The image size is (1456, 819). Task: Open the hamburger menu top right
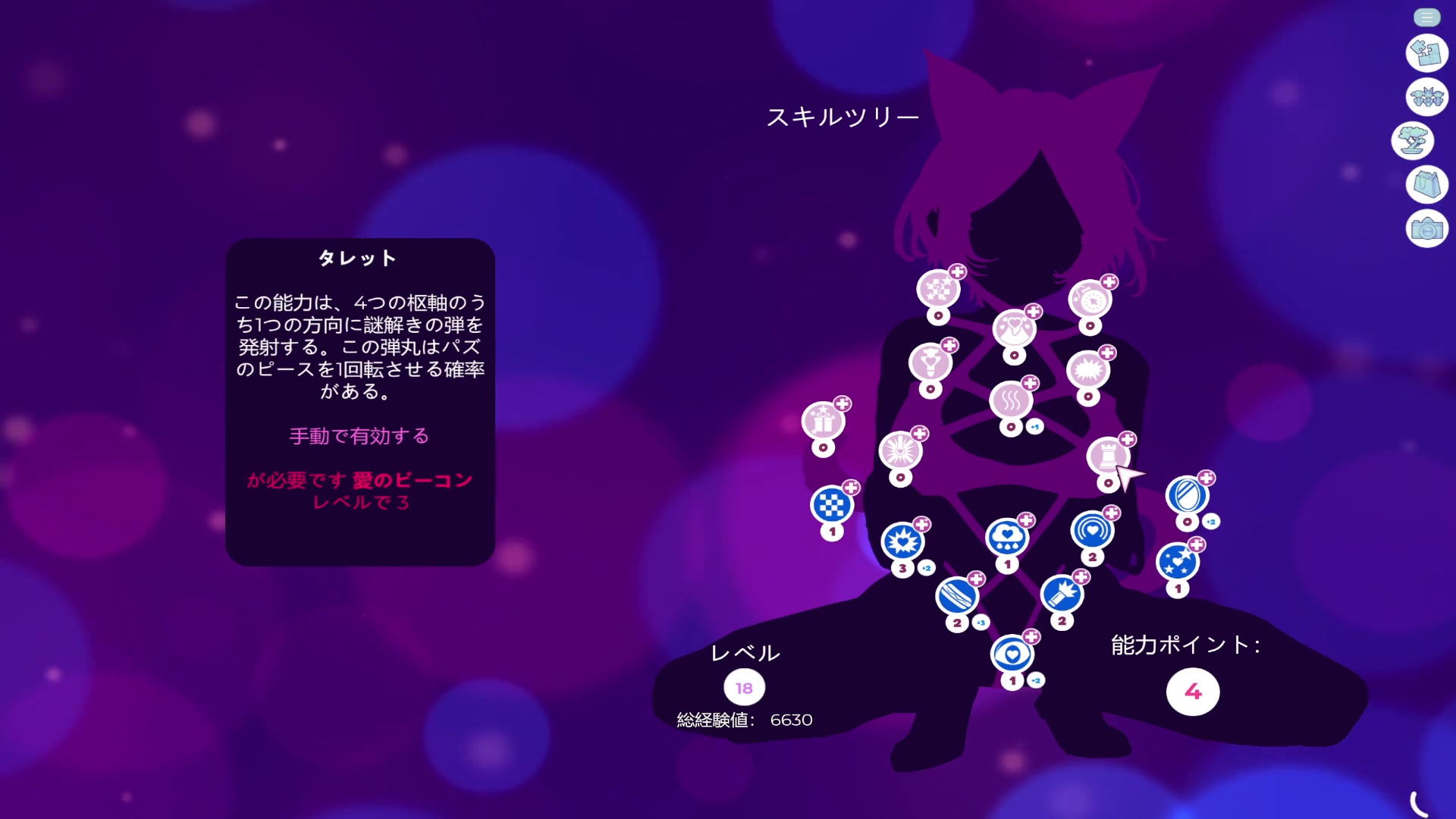(x=1426, y=17)
